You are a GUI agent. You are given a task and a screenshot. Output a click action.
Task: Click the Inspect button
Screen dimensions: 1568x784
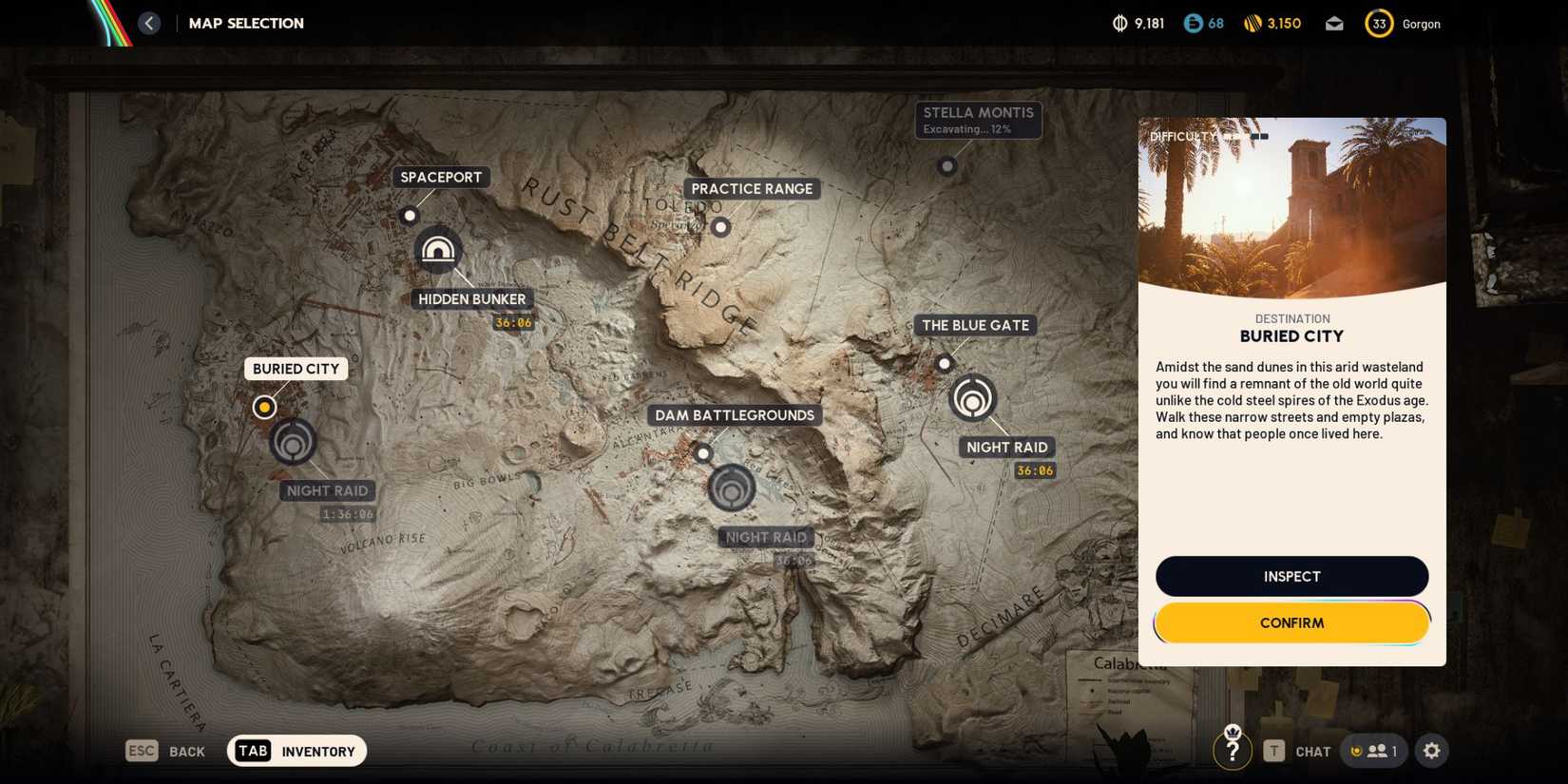click(1291, 576)
